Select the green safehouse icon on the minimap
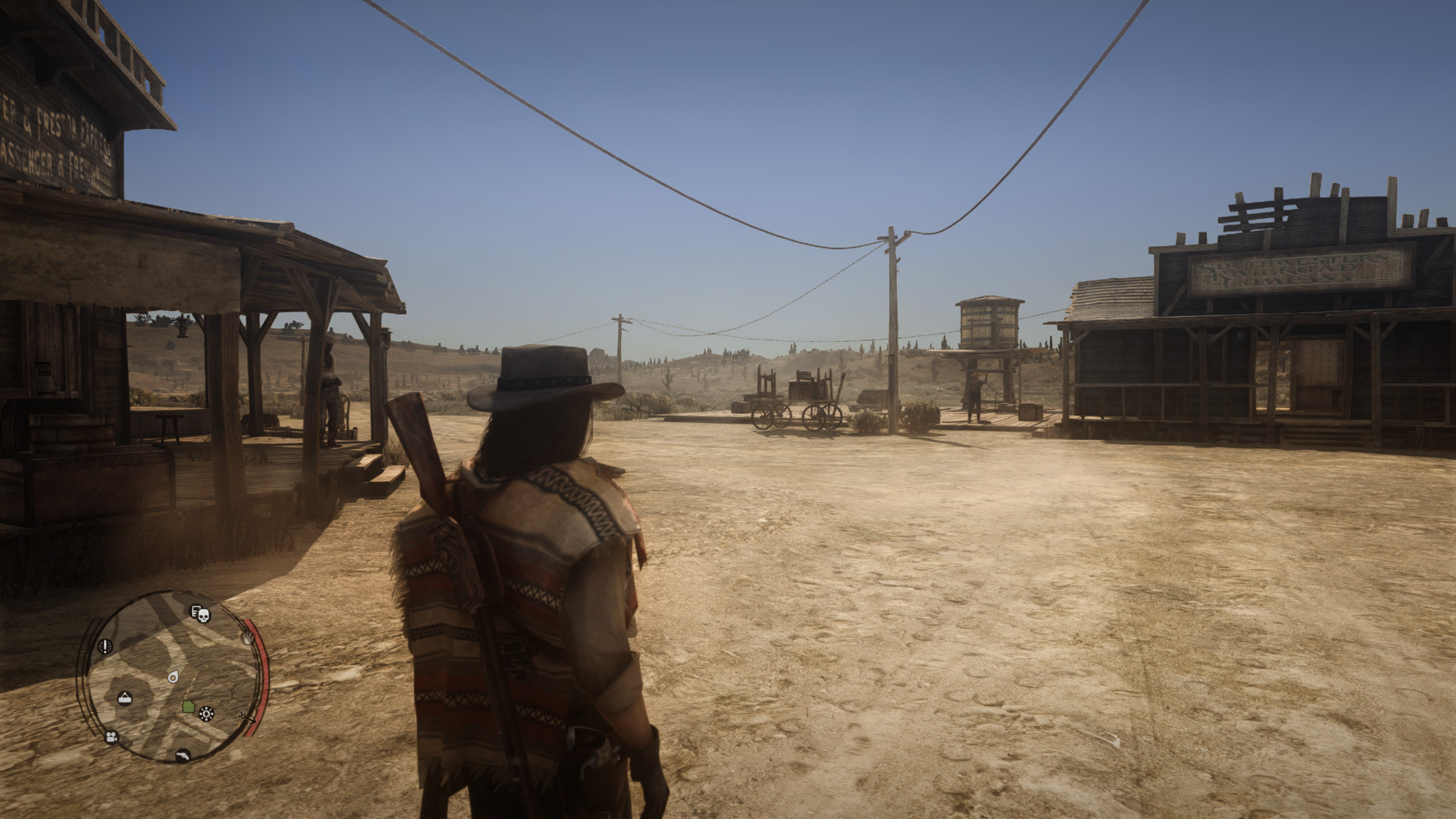1456x819 pixels. (x=188, y=706)
